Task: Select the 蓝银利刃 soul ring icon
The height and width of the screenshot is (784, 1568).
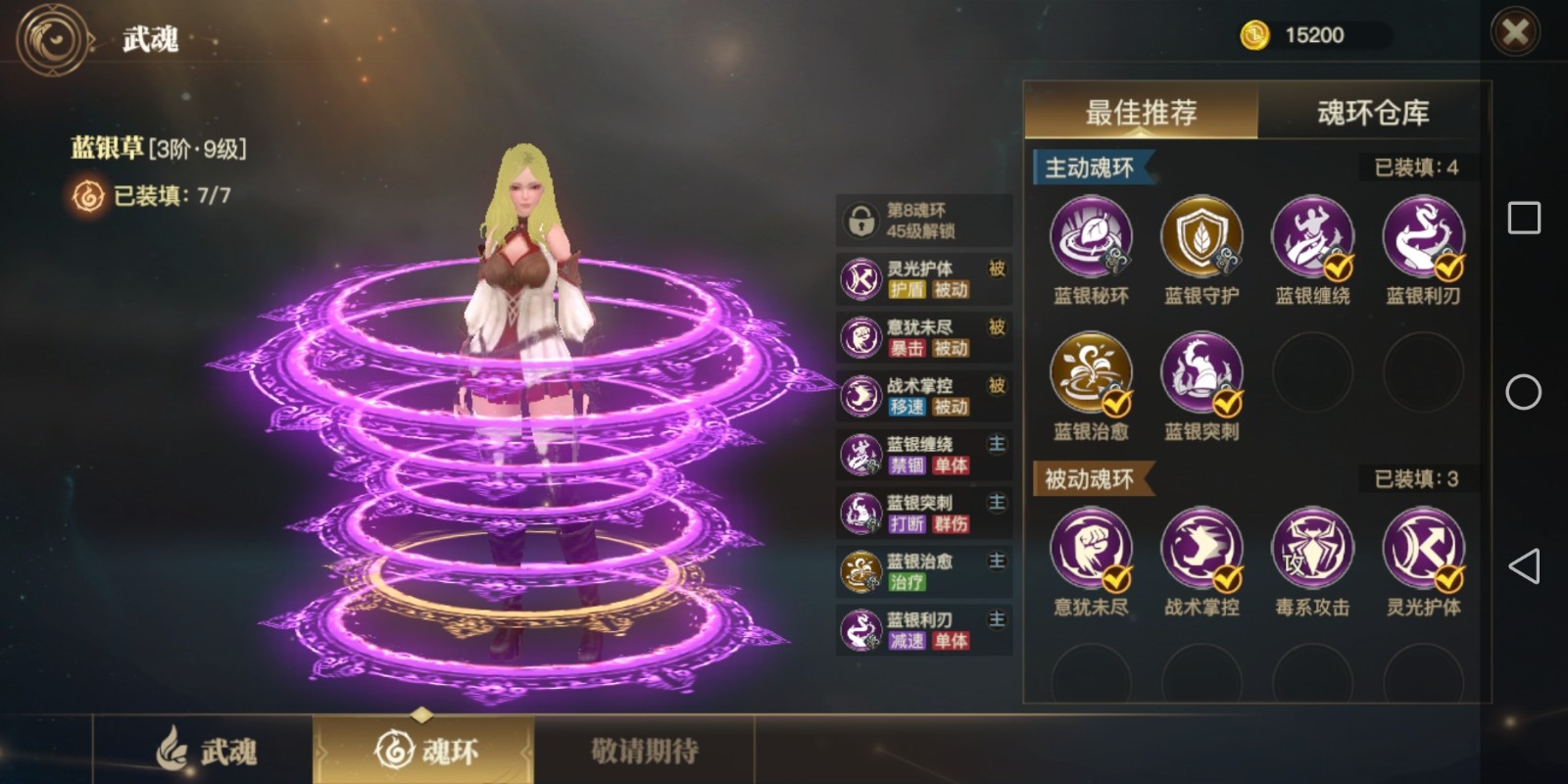Action: point(1423,237)
